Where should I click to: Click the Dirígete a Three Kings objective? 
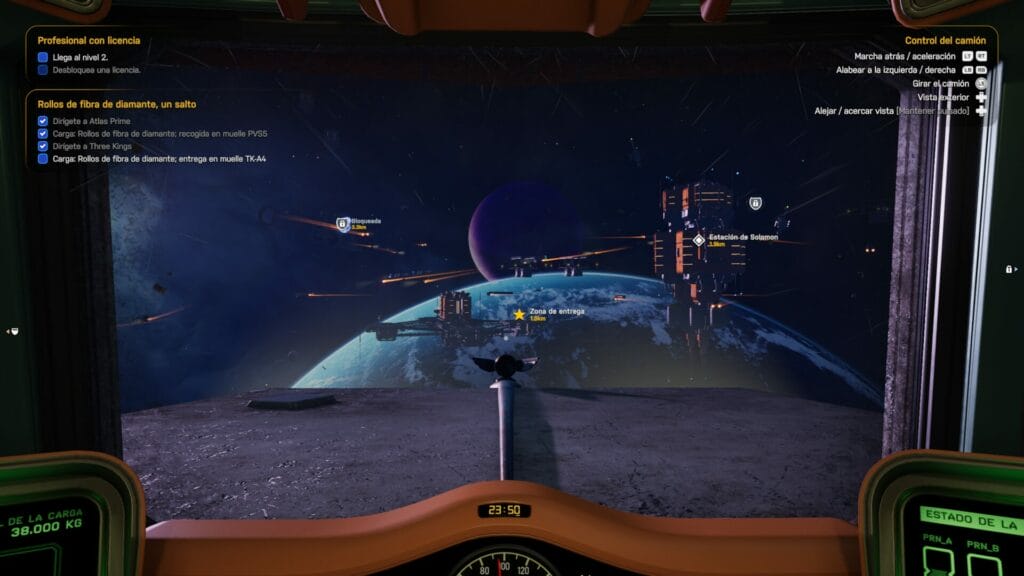tap(92, 146)
